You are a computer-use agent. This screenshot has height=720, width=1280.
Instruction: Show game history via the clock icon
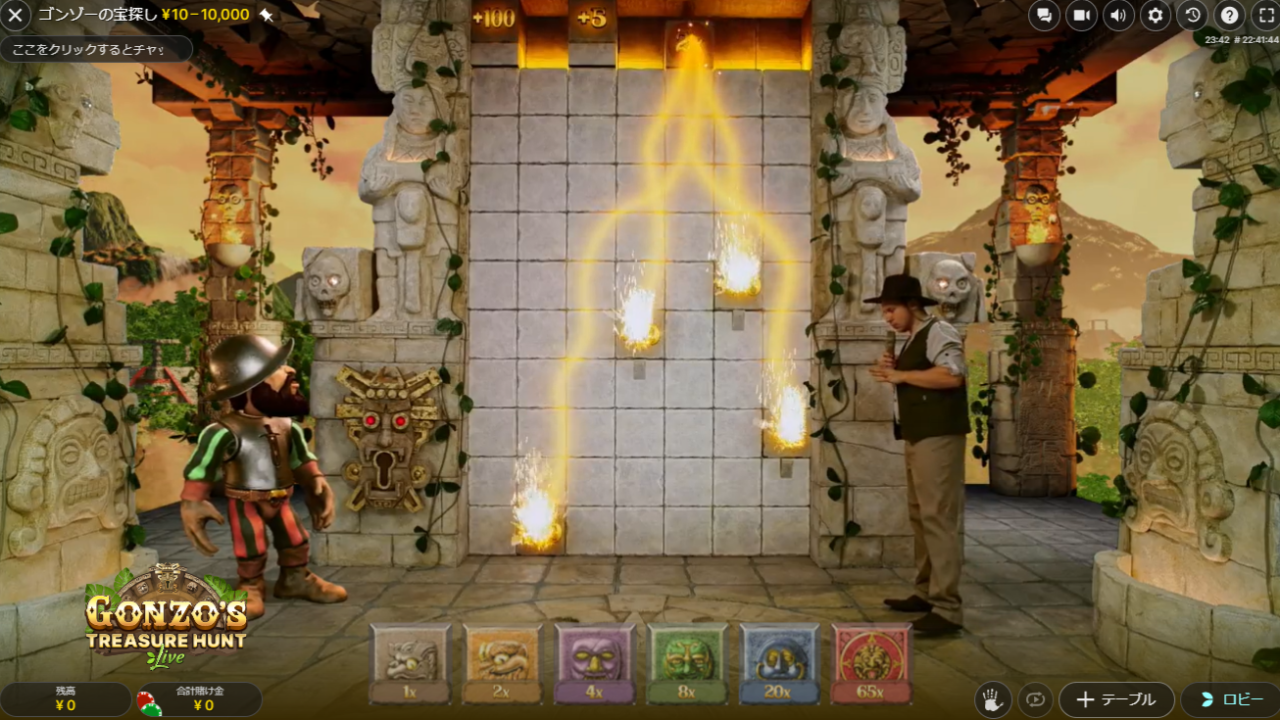coord(1193,16)
